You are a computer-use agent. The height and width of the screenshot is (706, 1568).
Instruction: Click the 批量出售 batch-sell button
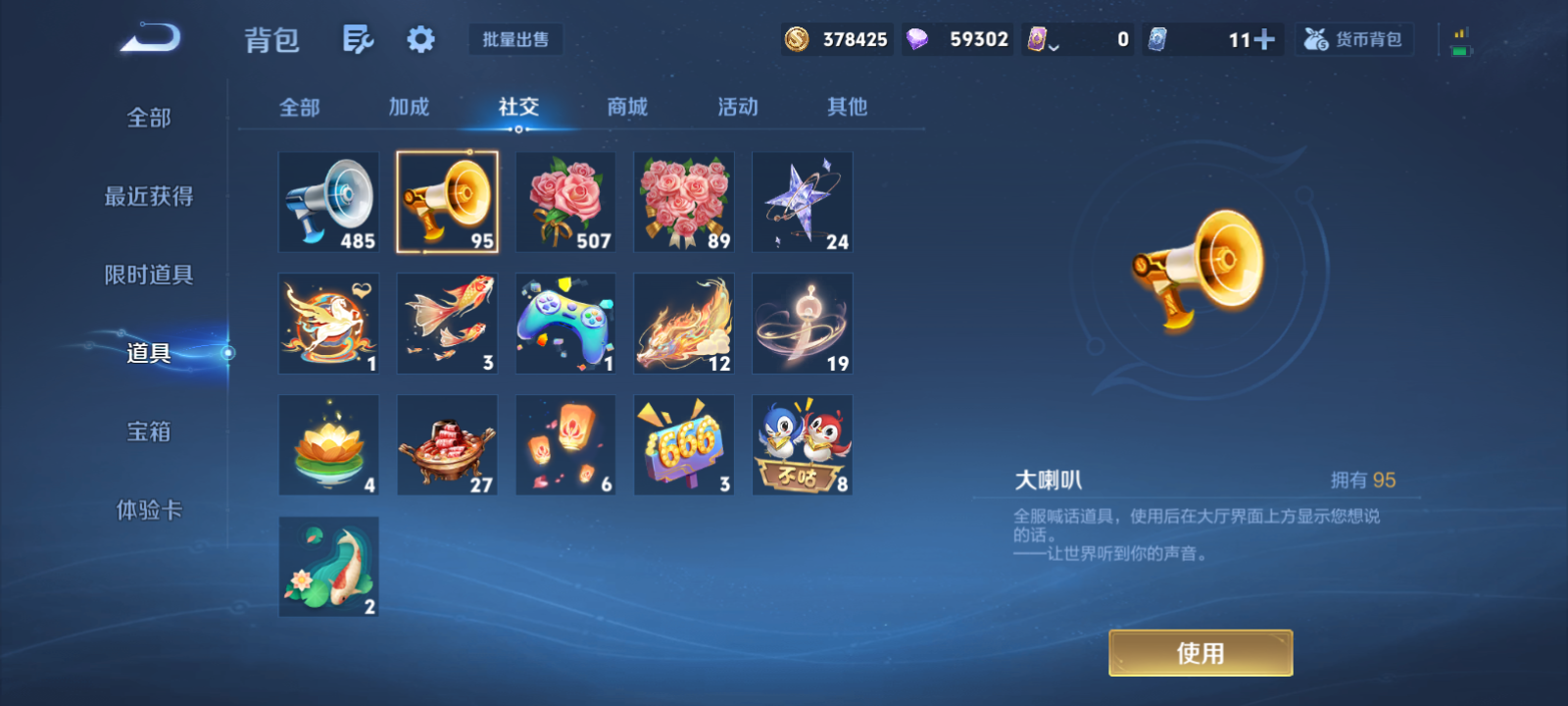[x=516, y=39]
